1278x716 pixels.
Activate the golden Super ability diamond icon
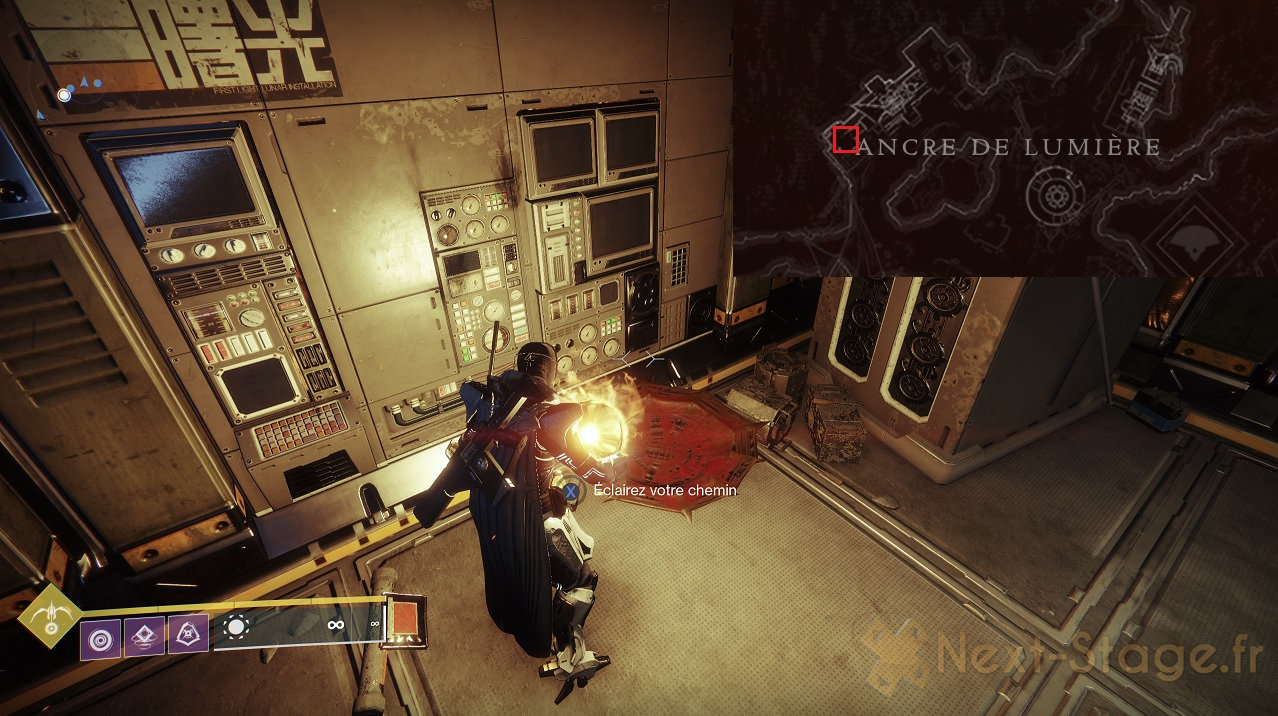coord(50,616)
